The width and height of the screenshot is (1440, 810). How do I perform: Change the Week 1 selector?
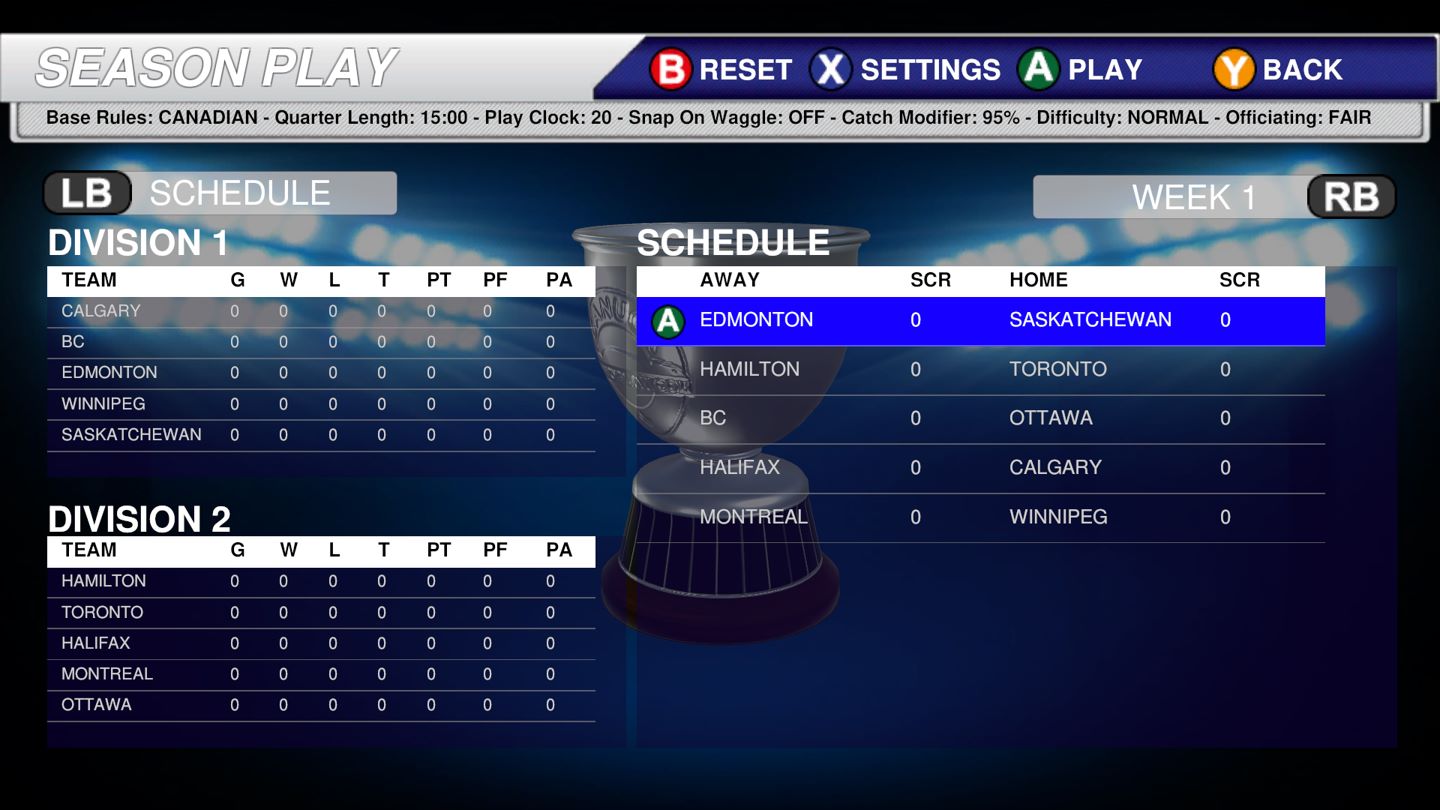point(1214,197)
